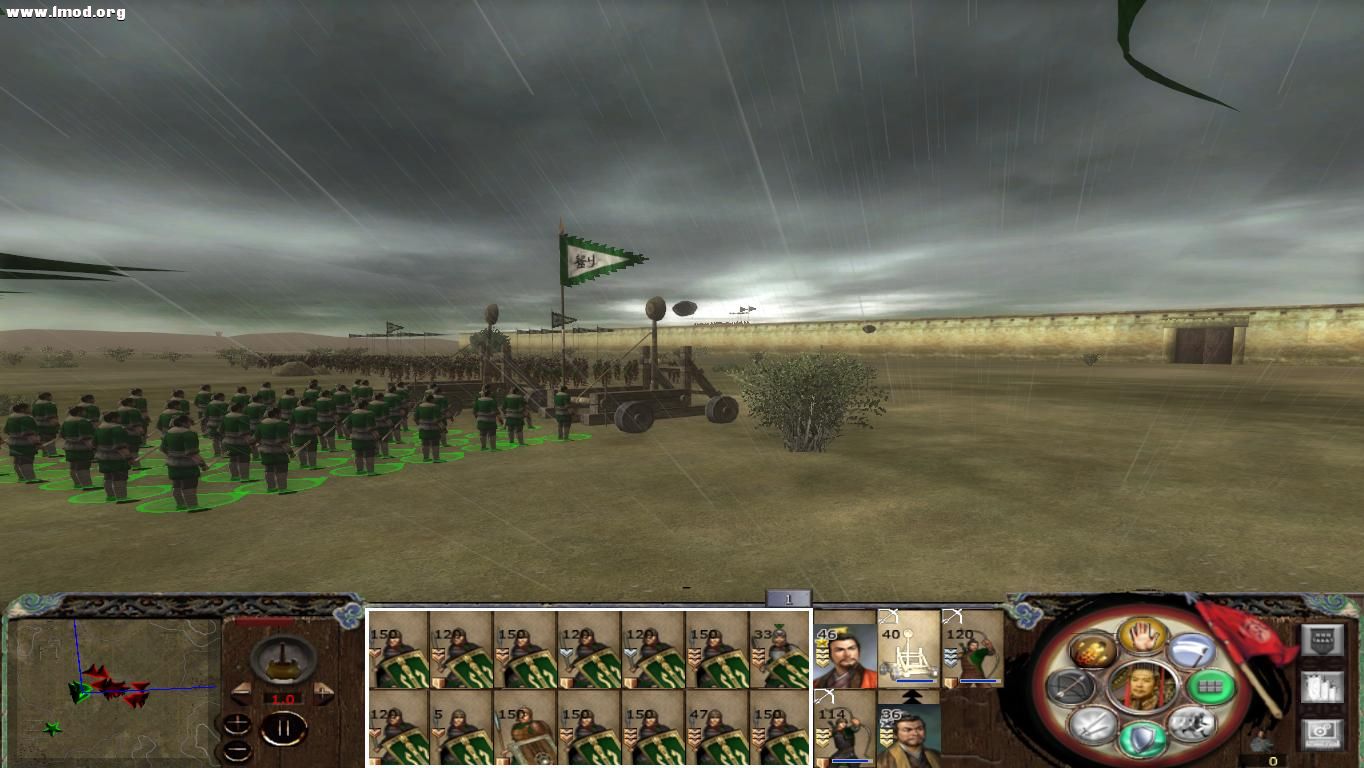Click the polearm weapon icon on the command wheel
Image resolution: width=1364 pixels, height=768 pixels.
1190,650
